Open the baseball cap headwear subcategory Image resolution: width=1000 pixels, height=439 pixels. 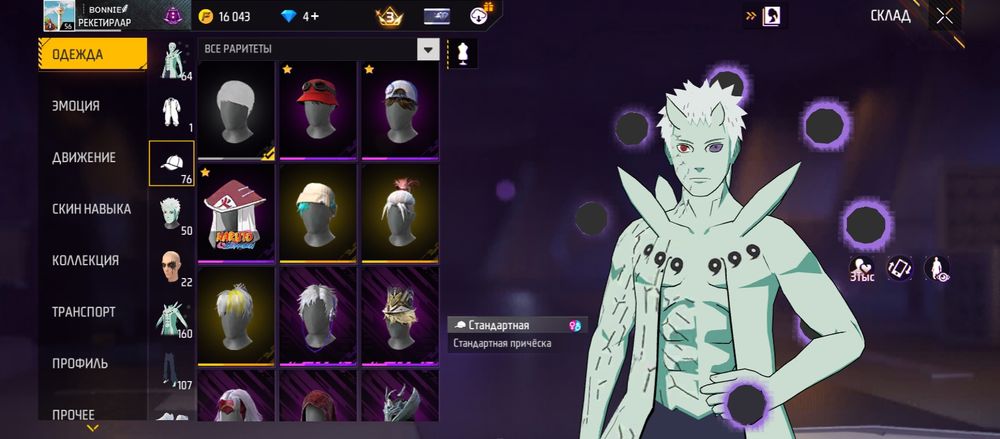pos(171,163)
